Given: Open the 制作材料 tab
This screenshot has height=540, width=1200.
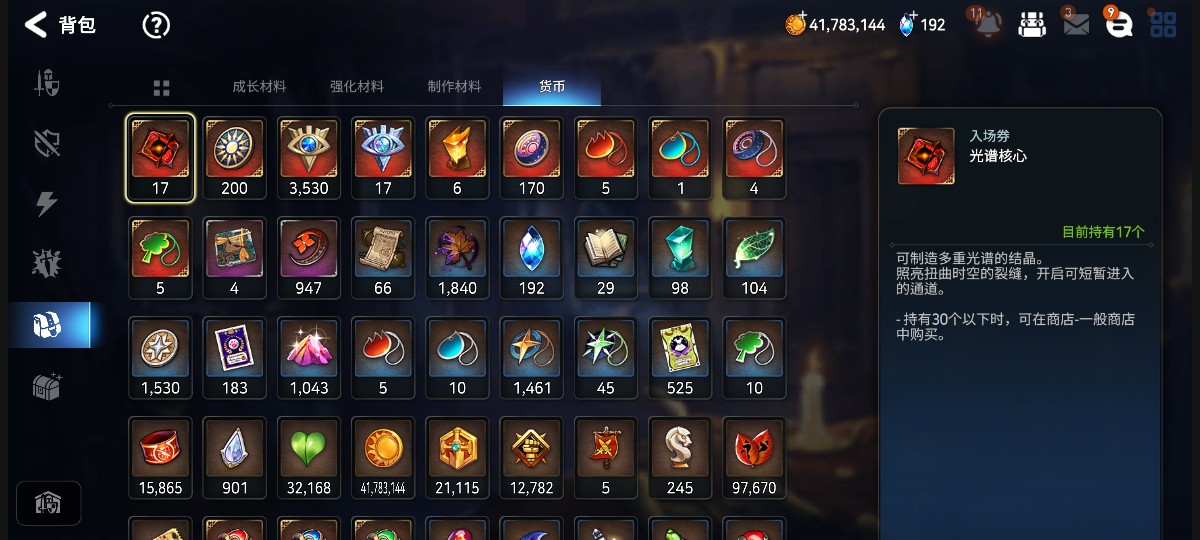Looking at the screenshot, I should (454, 87).
